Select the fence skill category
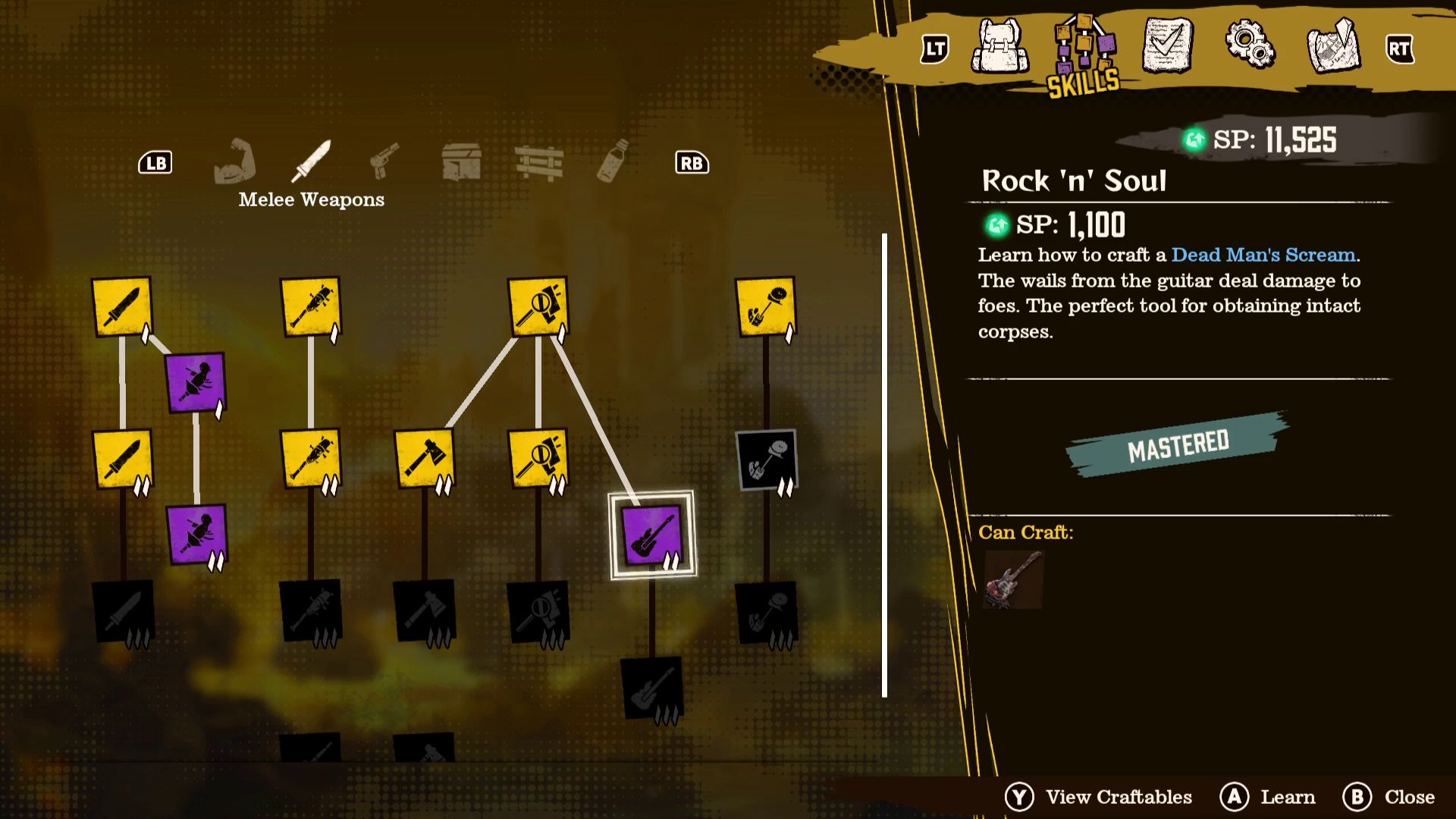This screenshot has height=819, width=1456. 538,162
